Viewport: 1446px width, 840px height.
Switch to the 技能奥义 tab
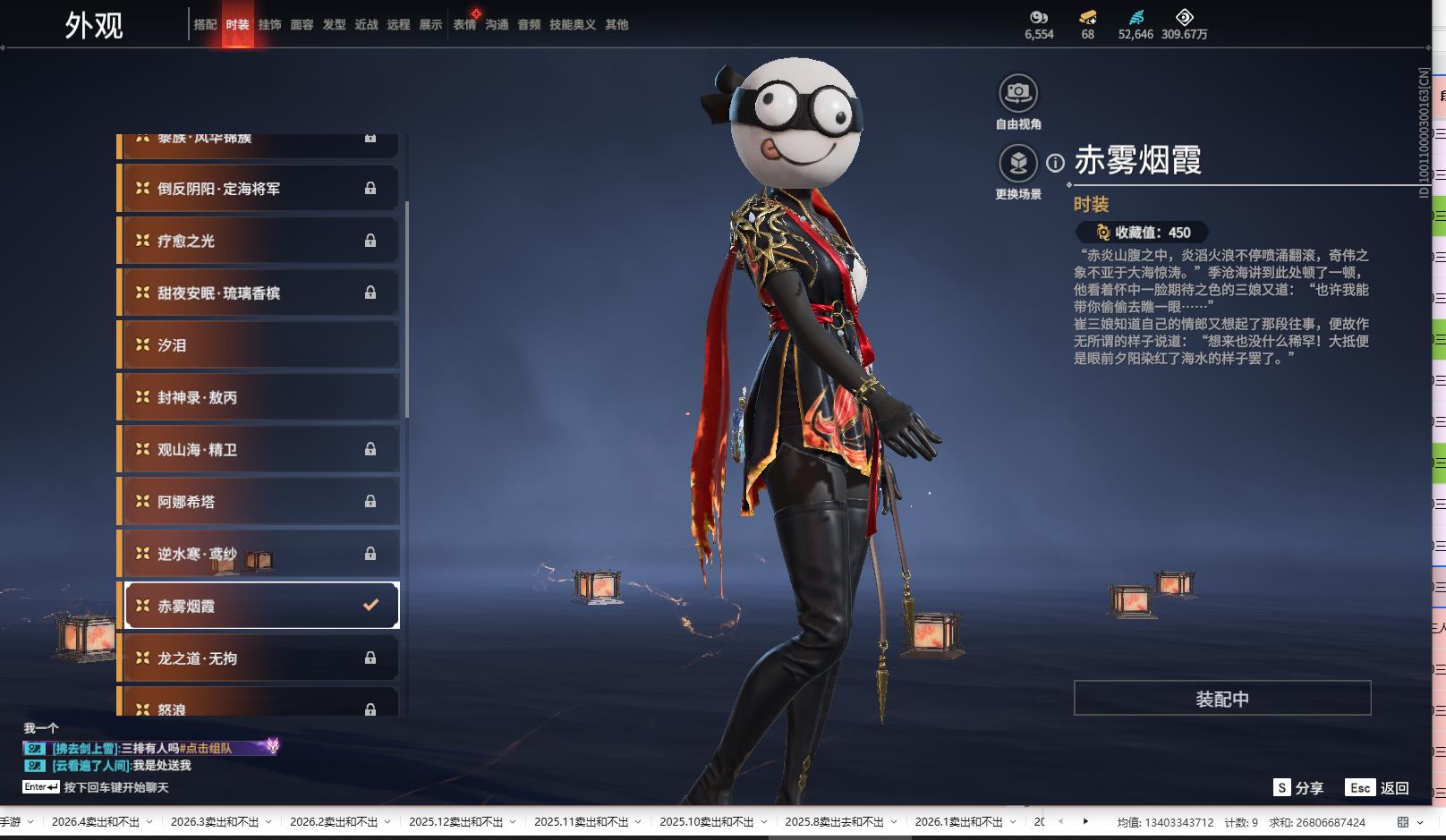pyautogui.click(x=572, y=25)
